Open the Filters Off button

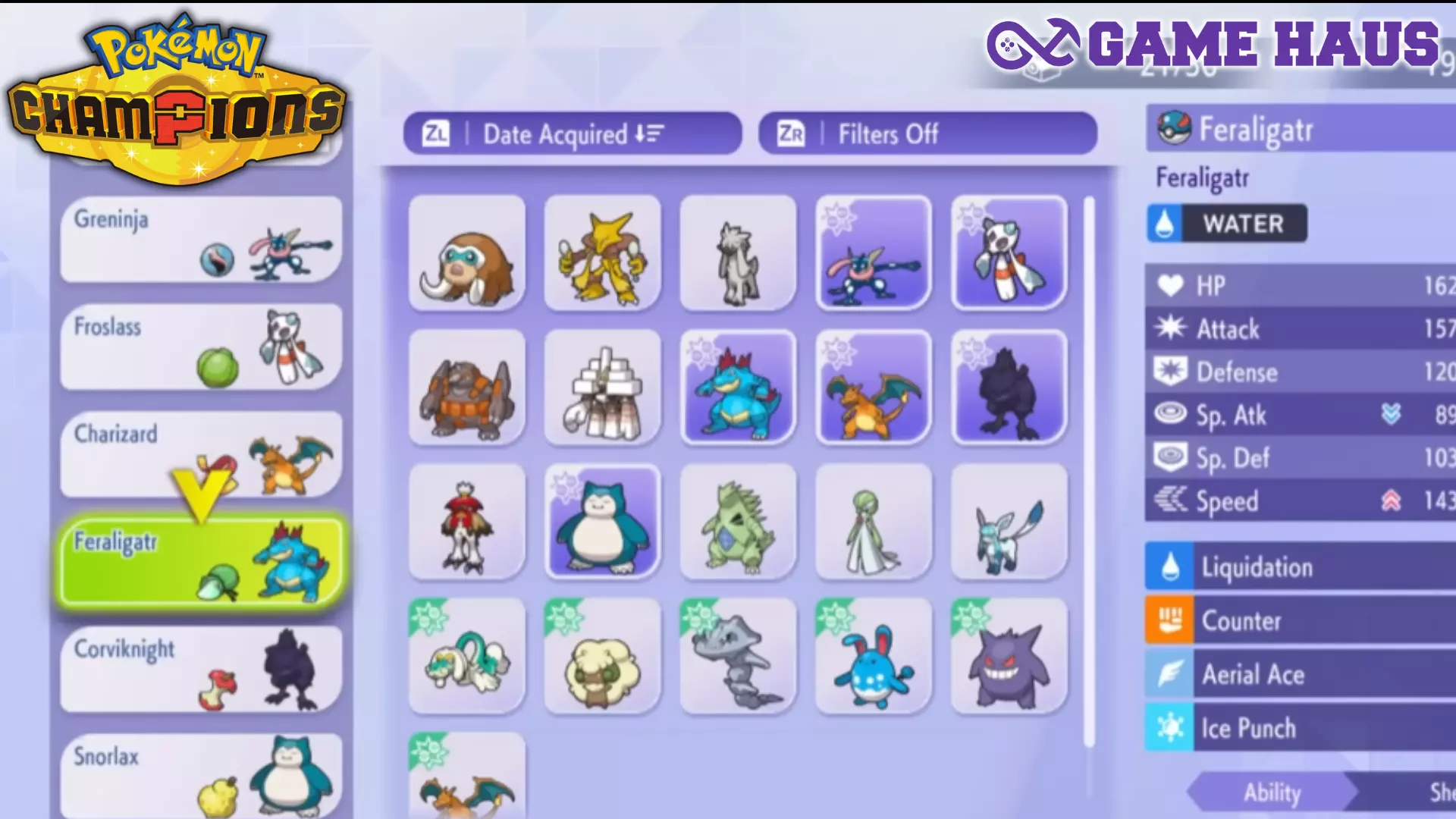pos(927,134)
